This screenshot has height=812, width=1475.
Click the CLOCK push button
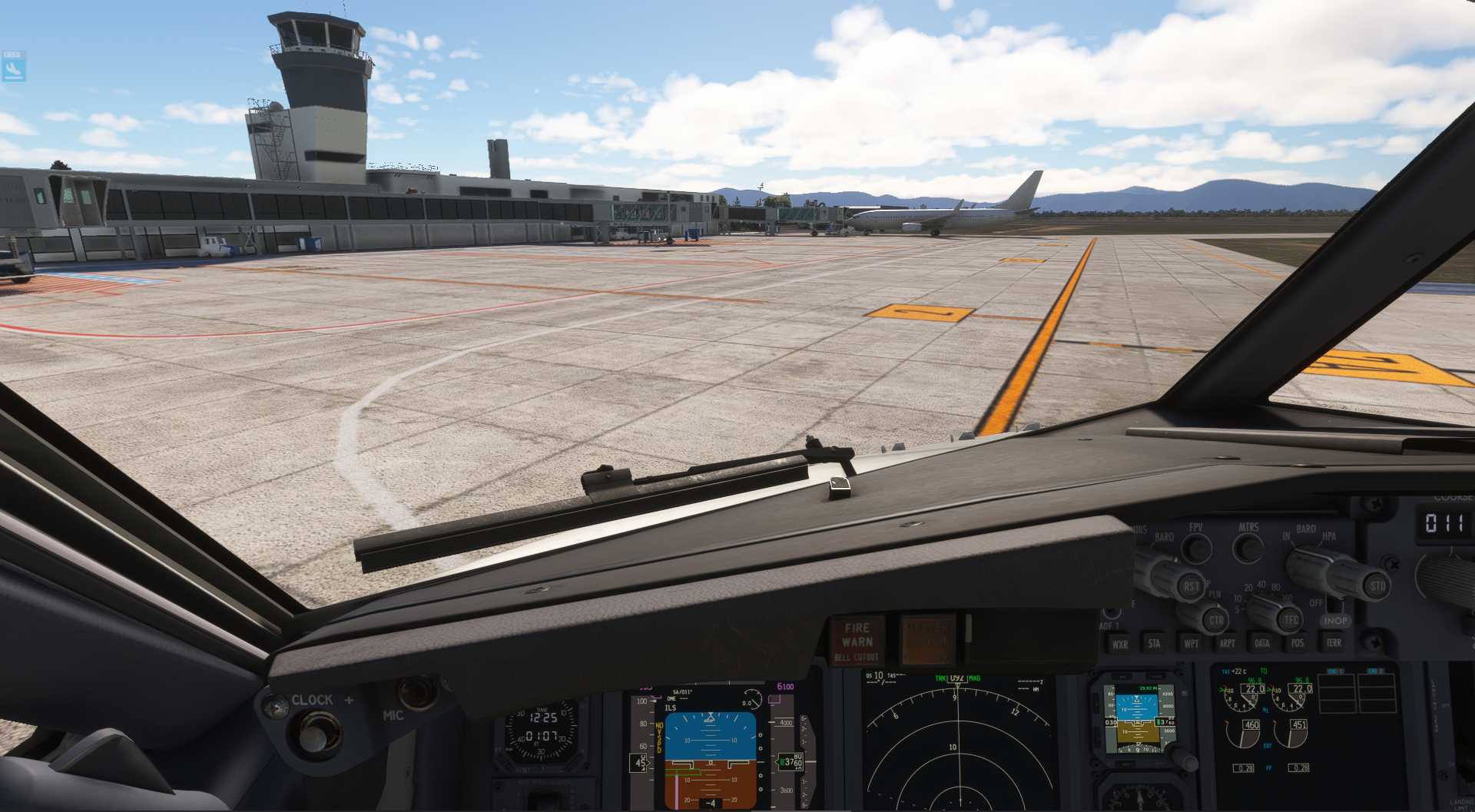click(x=311, y=735)
